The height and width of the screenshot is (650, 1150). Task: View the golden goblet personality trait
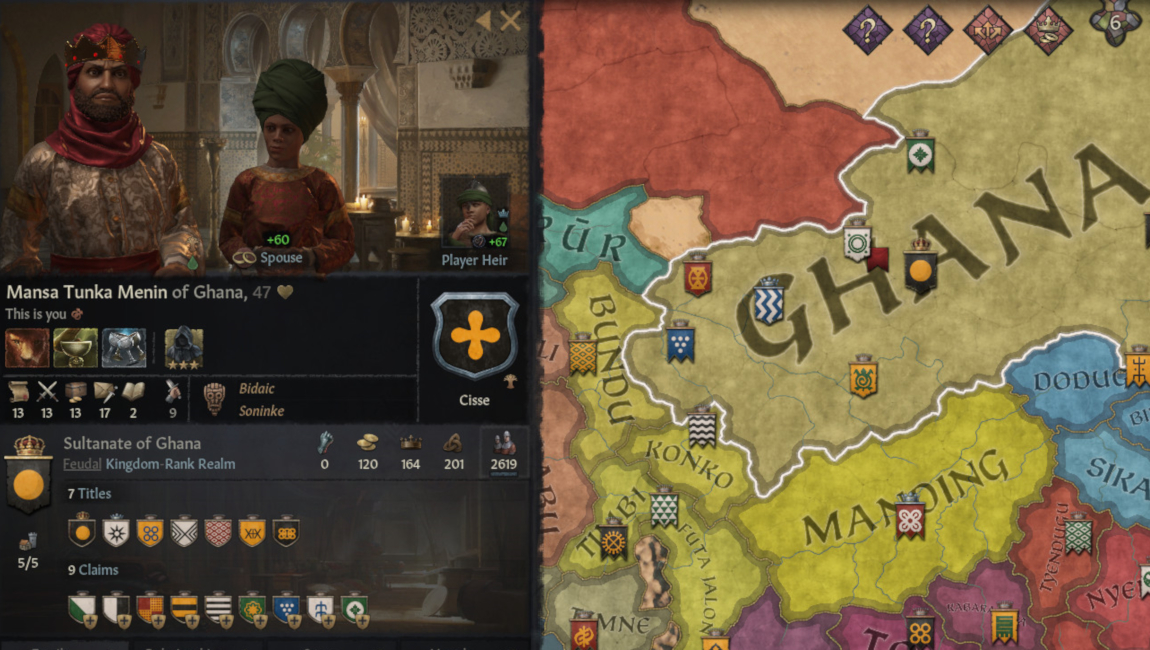[x=75, y=347]
